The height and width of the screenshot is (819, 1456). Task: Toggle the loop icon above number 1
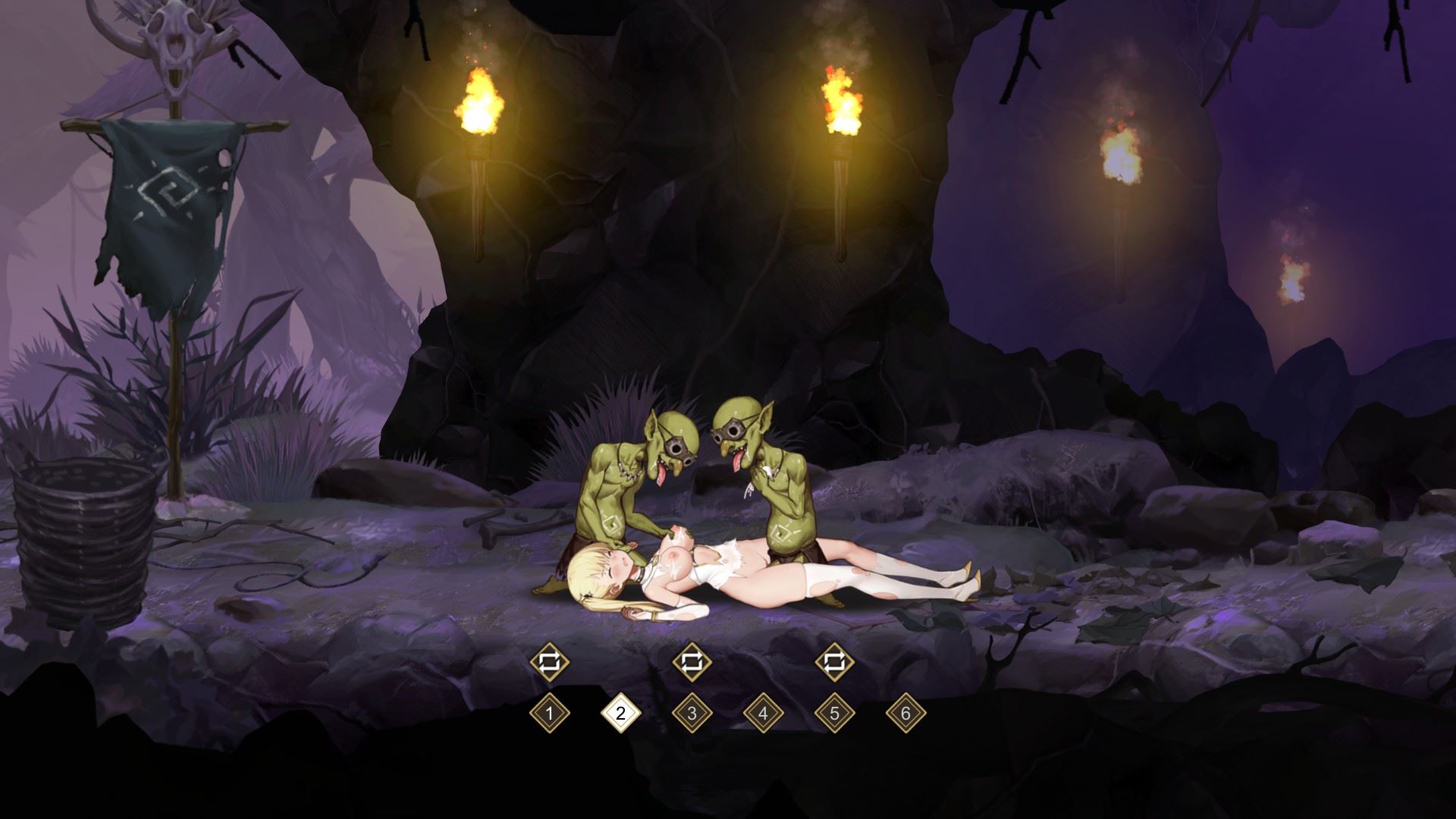(549, 662)
